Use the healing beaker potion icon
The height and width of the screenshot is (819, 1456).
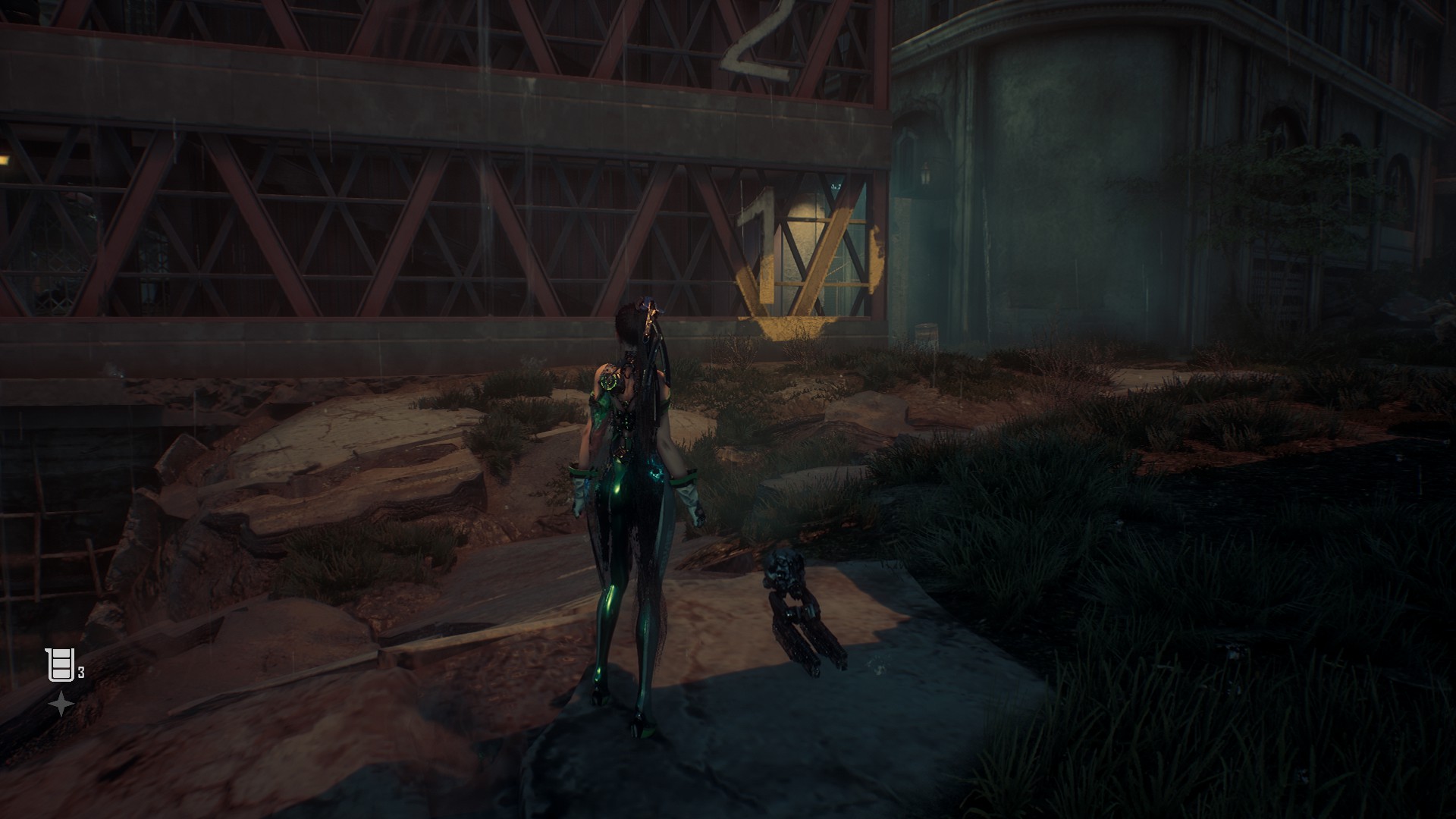point(60,665)
